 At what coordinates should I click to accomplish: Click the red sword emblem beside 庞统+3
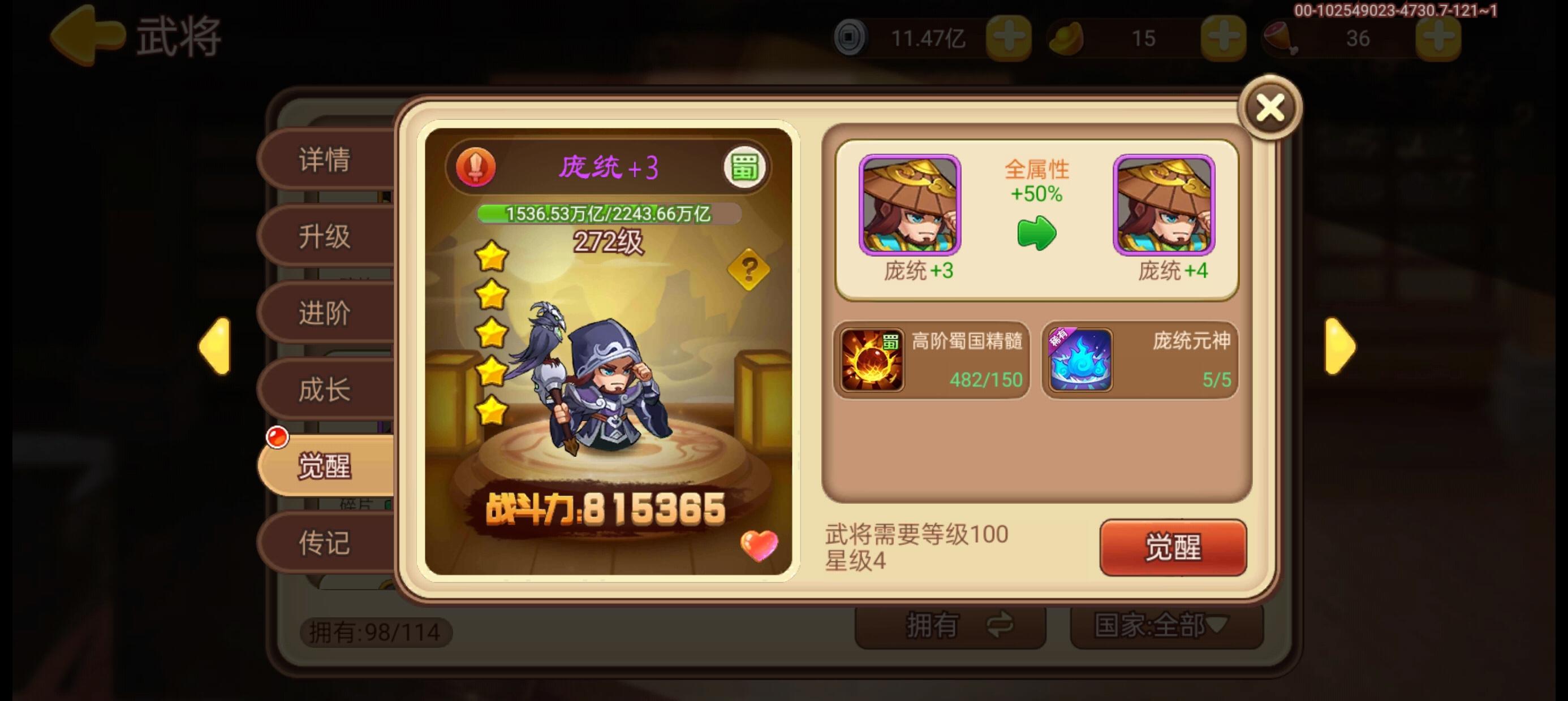point(476,166)
